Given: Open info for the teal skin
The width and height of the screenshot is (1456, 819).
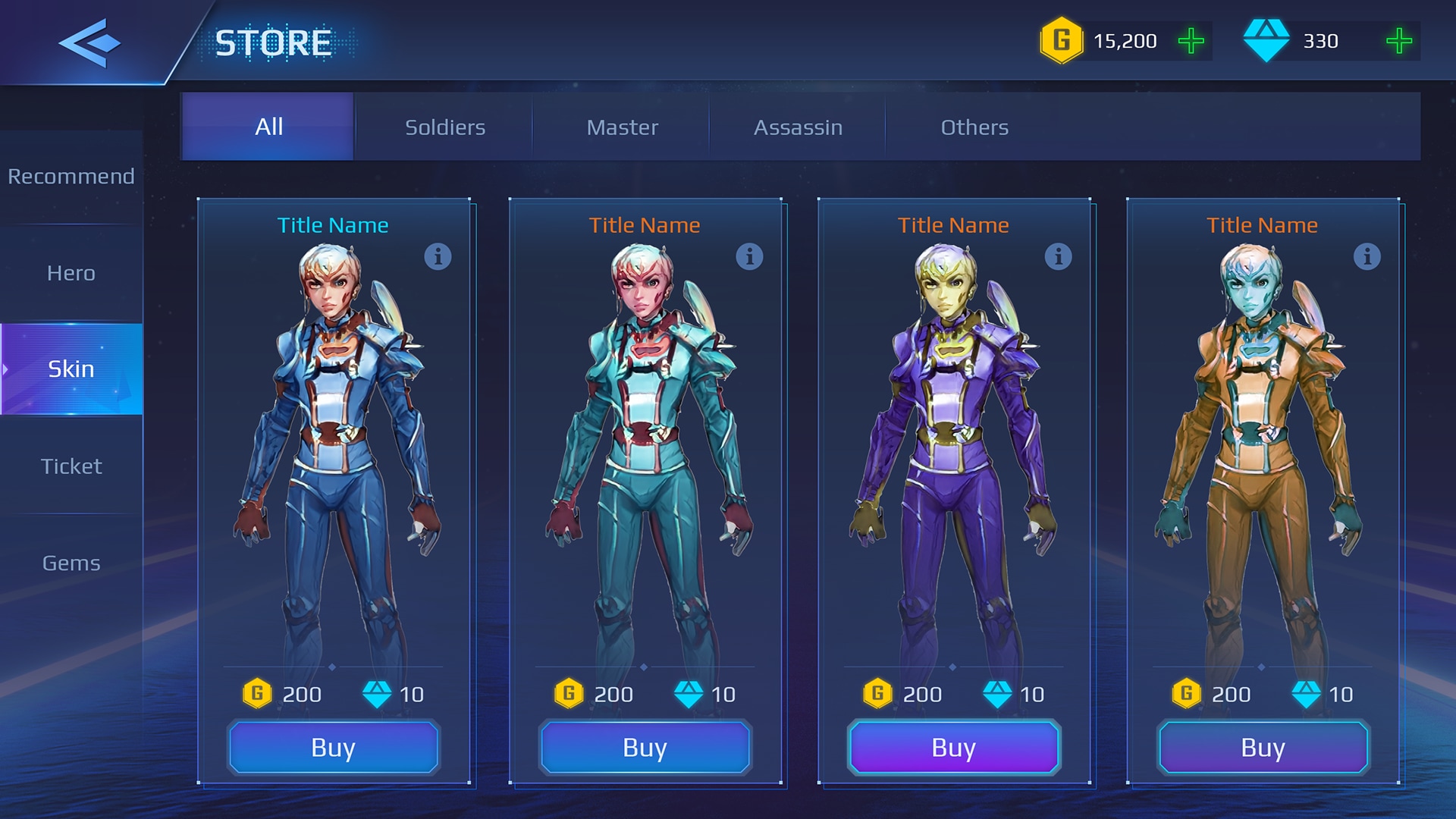Looking at the screenshot, I should tap(749, 258).
